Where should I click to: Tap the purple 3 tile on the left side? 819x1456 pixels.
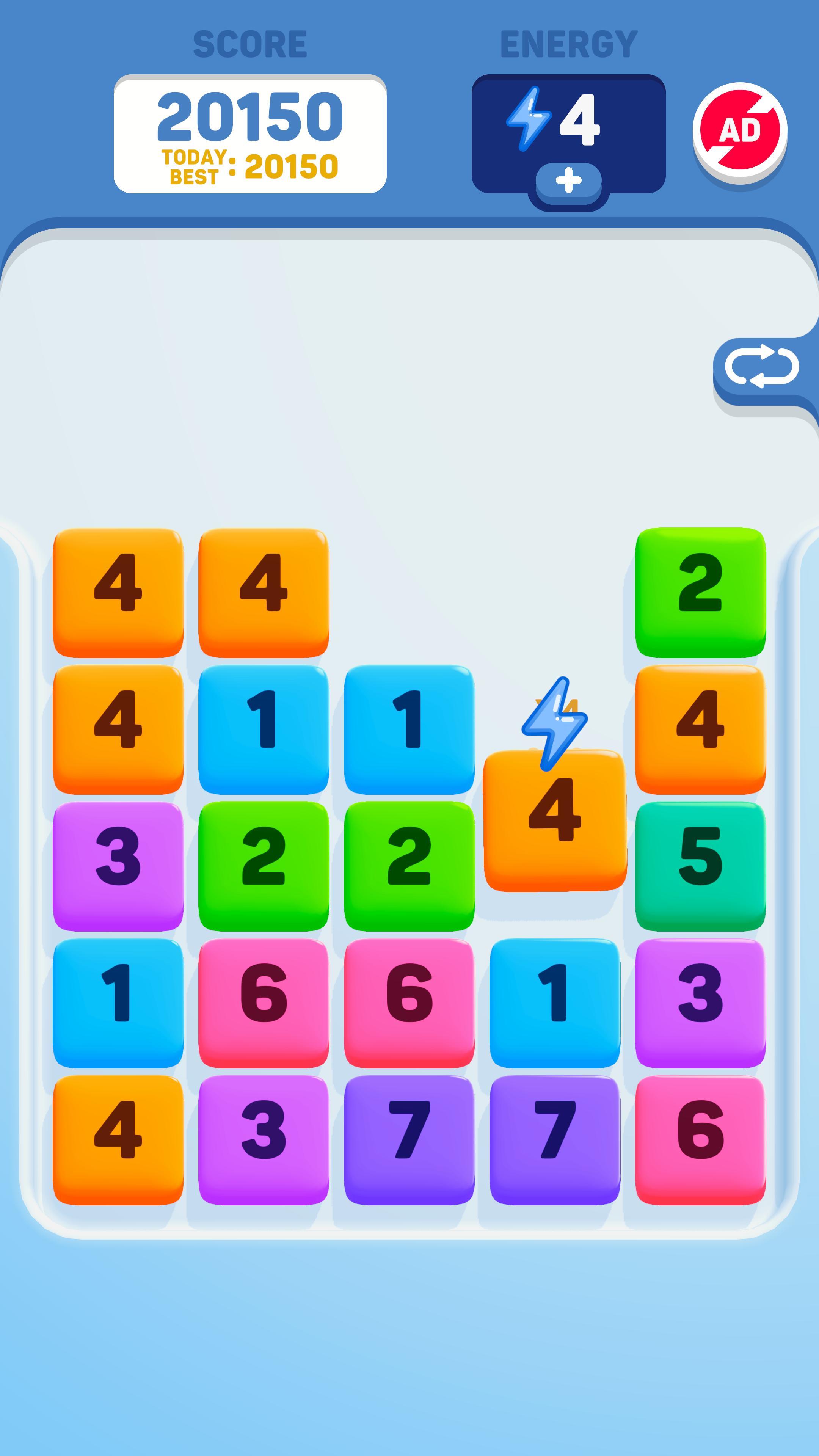(x=119, y=865)
